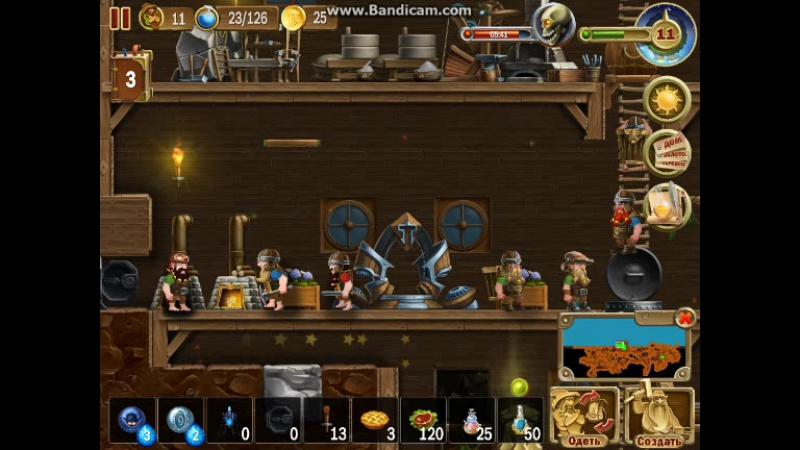The width and height of the screenshot is (800, 450).
Task: Pause the game with the red pause button
Action: (120, 17)
